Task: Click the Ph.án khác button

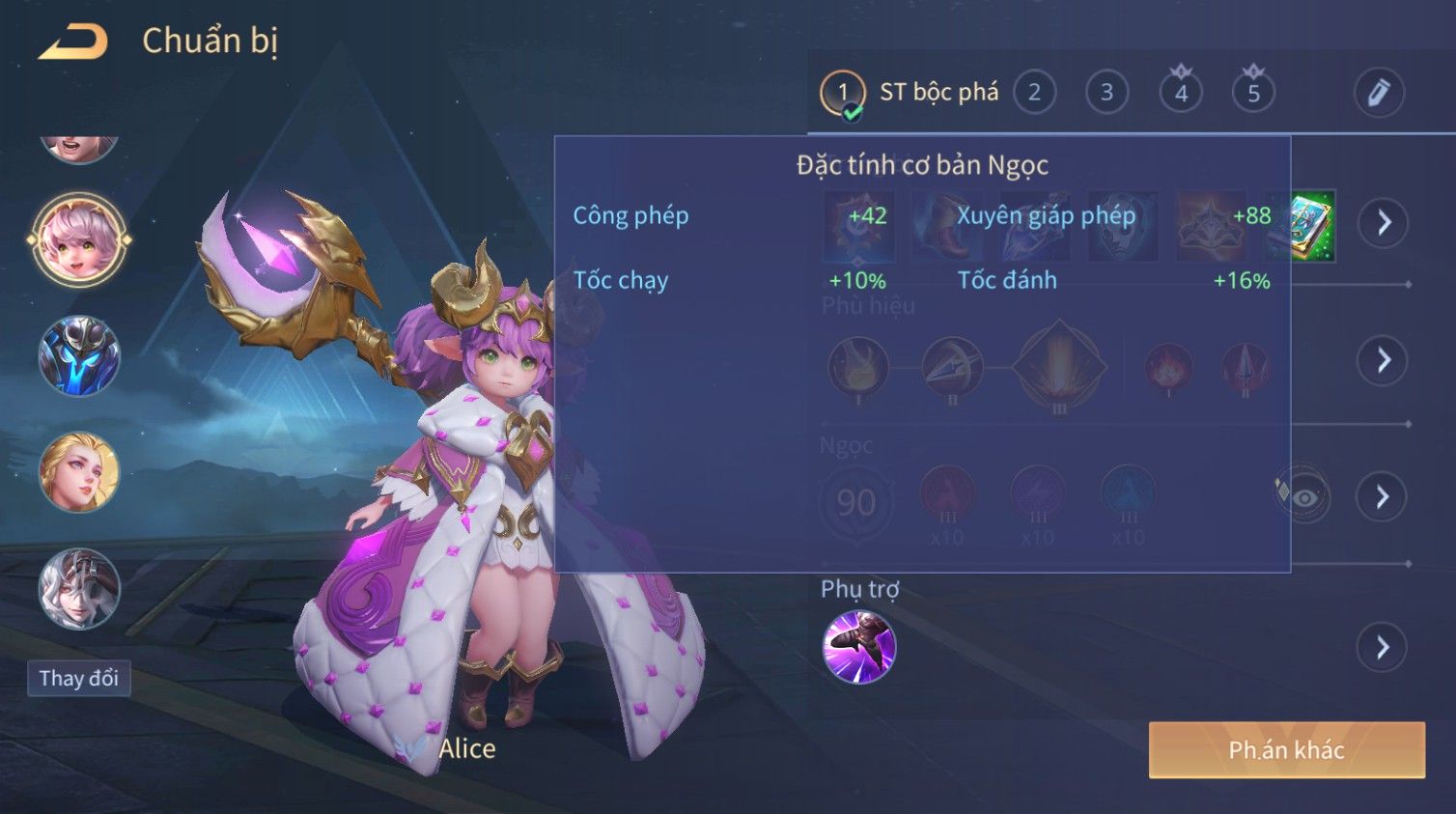Action: [1286, 750]
